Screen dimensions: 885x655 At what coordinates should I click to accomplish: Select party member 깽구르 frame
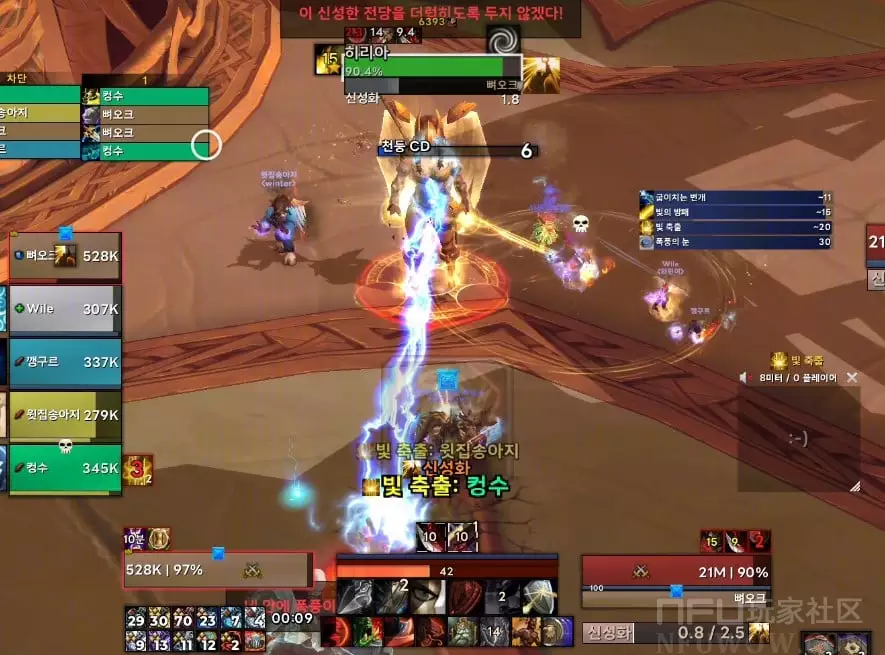click(x=66, y=361)
